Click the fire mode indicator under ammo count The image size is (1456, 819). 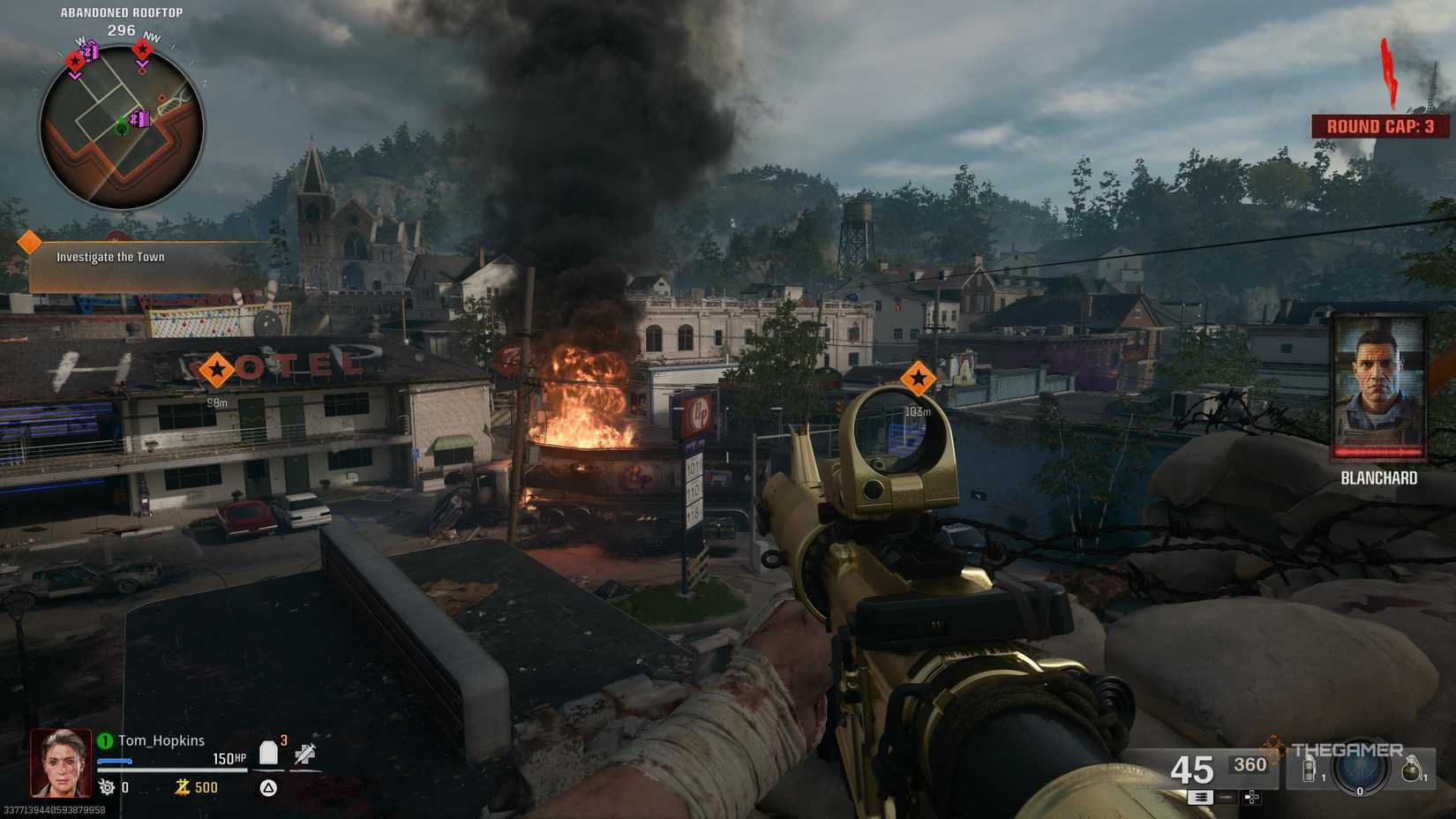pos(1202,797)
